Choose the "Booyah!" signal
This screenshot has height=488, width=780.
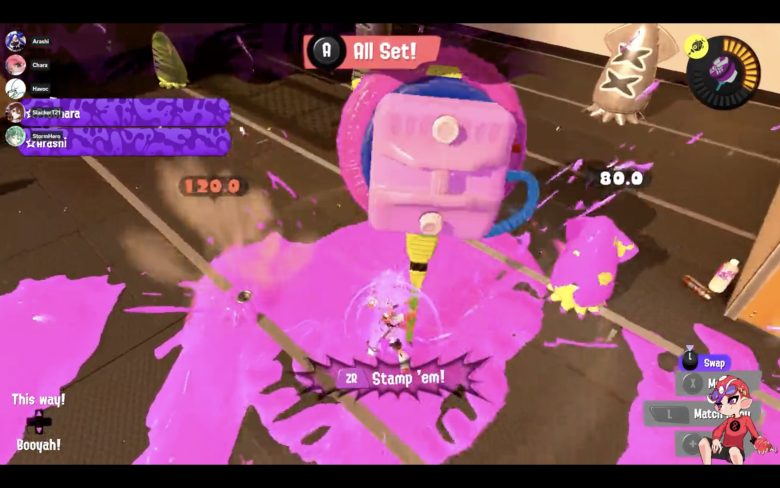click(x=38, y=445)
